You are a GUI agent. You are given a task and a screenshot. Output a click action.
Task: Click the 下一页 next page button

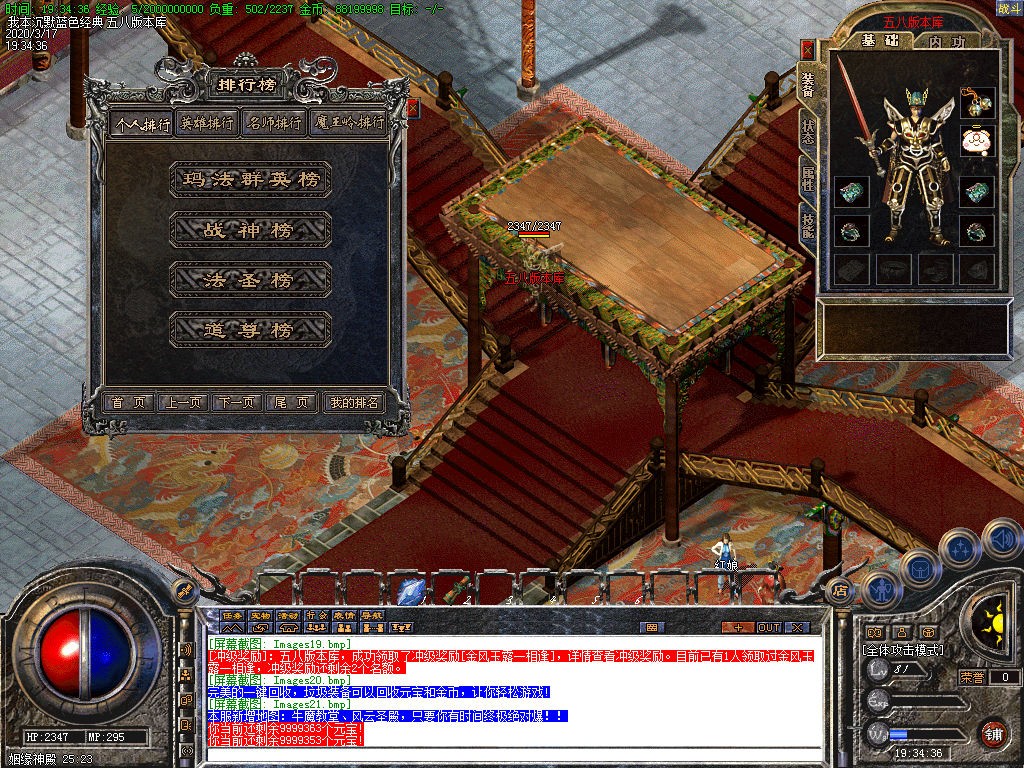tap(237, 402)
